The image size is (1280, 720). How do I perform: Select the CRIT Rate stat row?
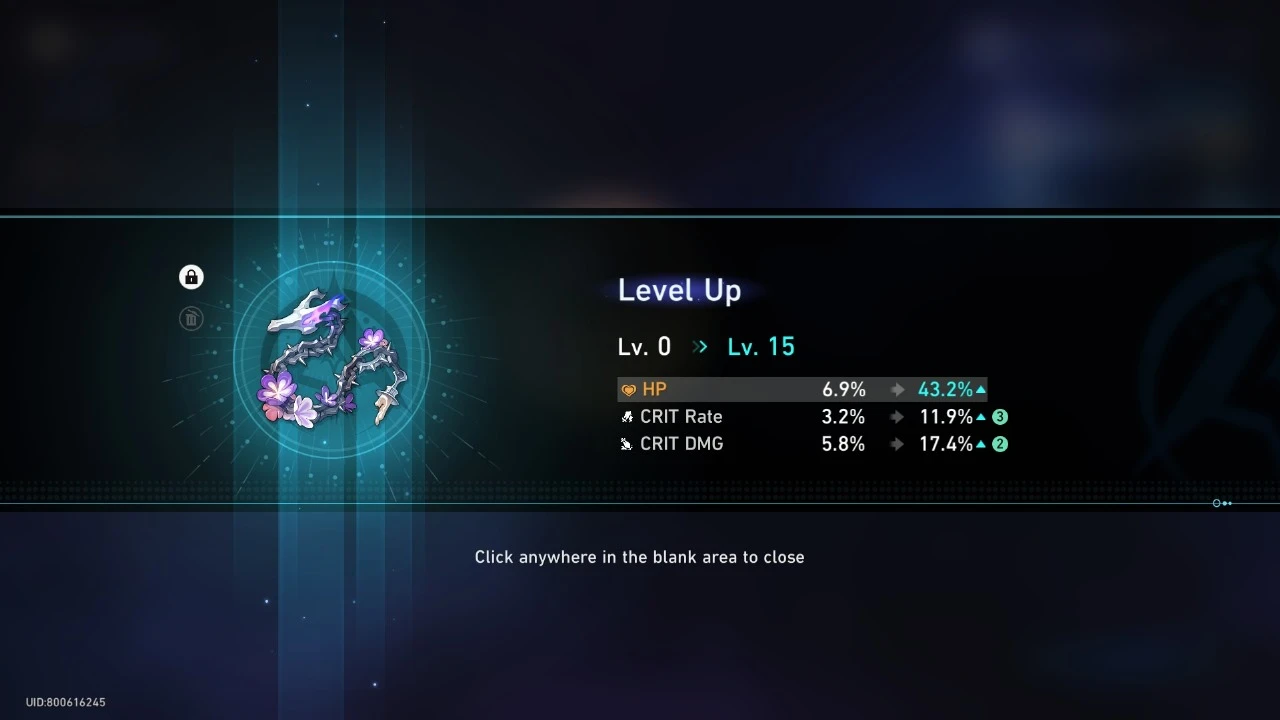point(800,416)
